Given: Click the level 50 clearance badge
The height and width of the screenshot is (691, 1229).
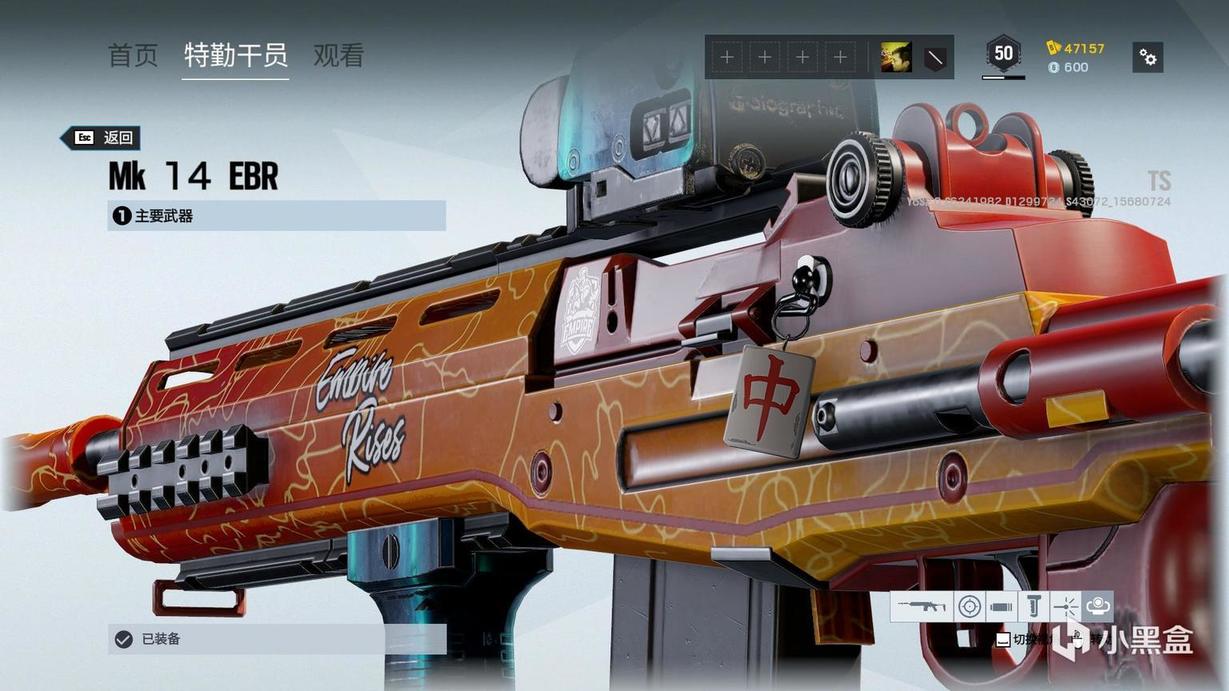Looking at the screenshot, I should pos(1003,54).
